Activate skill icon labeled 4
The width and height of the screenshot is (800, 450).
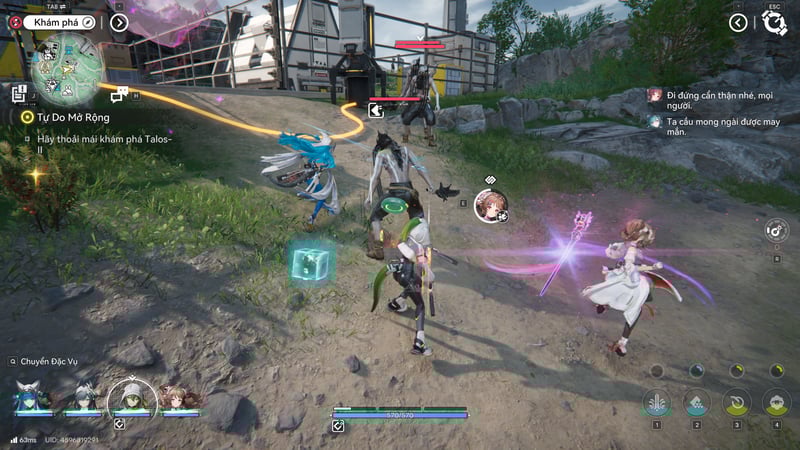pos(776,402)
